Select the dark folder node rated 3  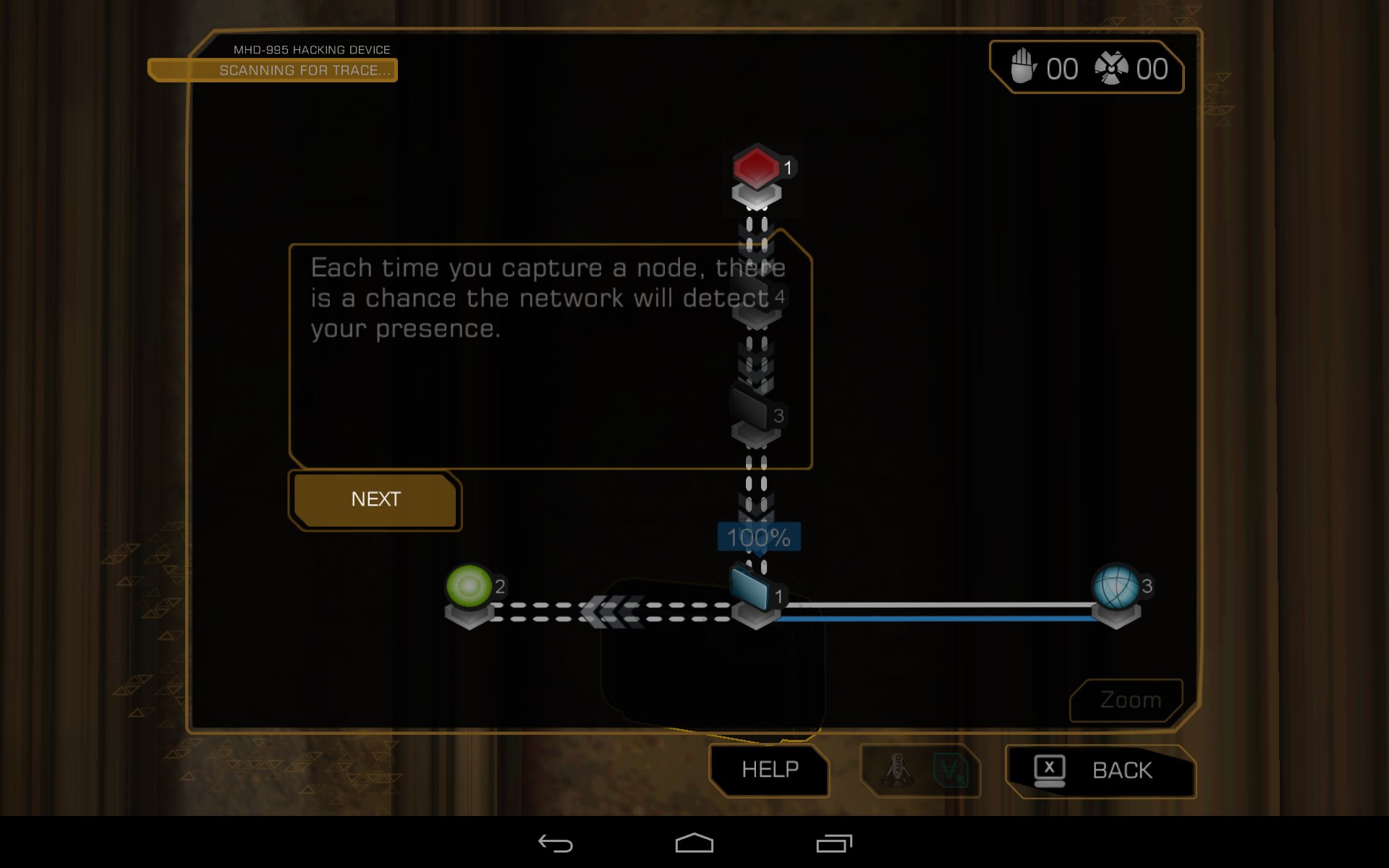click(749, 408)
